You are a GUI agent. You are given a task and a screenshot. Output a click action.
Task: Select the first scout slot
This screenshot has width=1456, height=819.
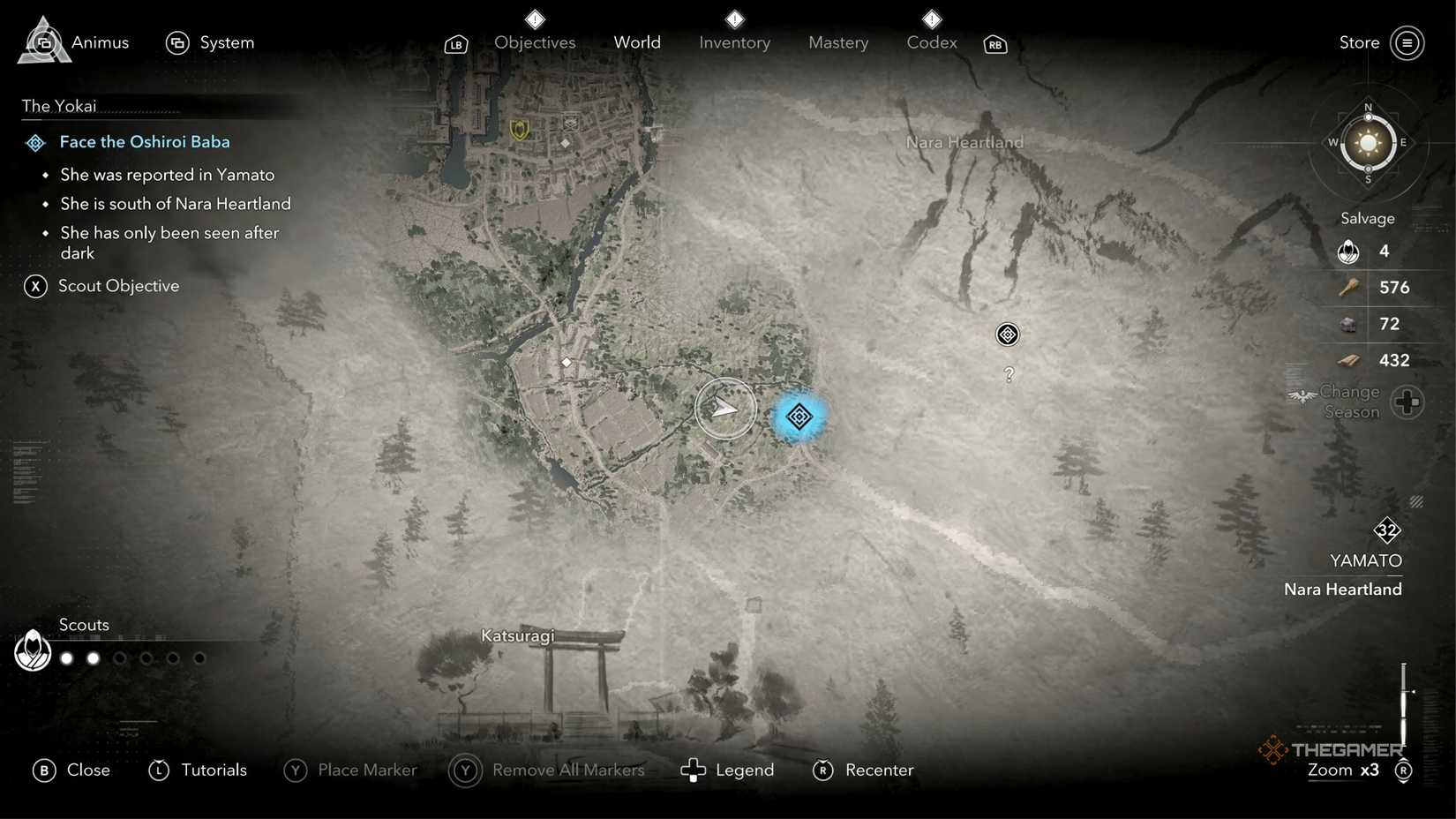[65, 657]
